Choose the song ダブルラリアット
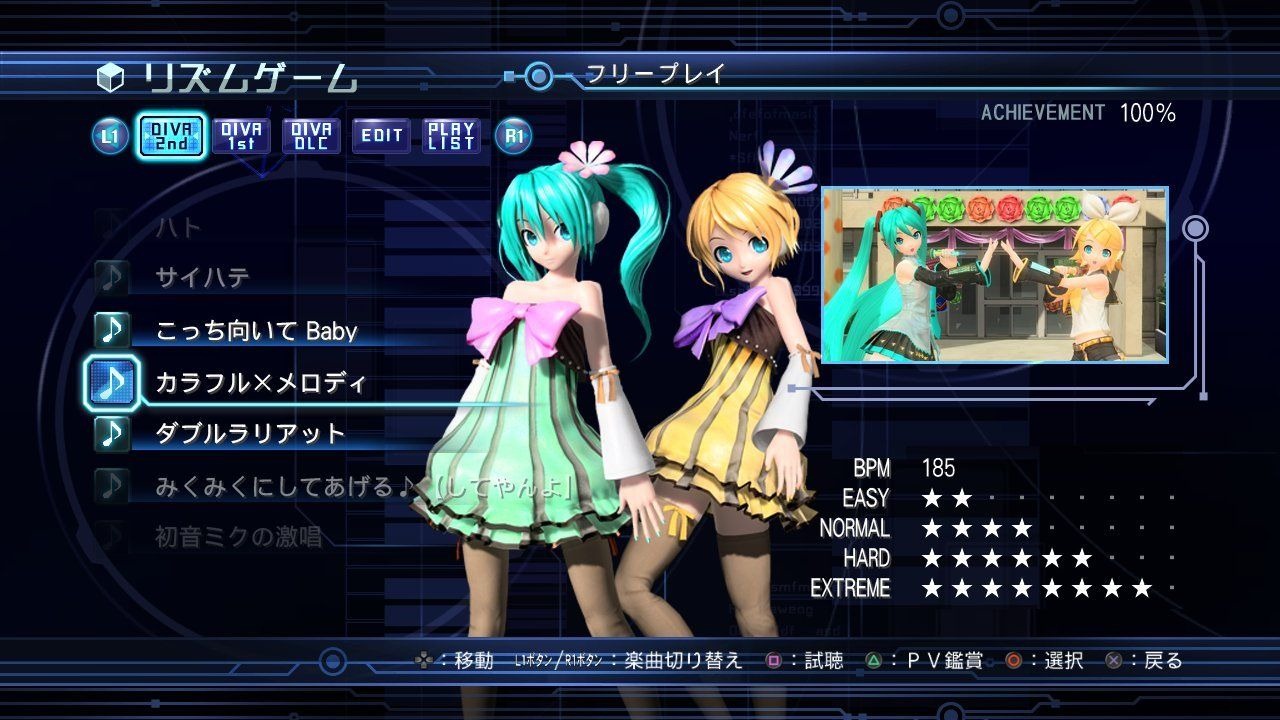 pos(250,434)
